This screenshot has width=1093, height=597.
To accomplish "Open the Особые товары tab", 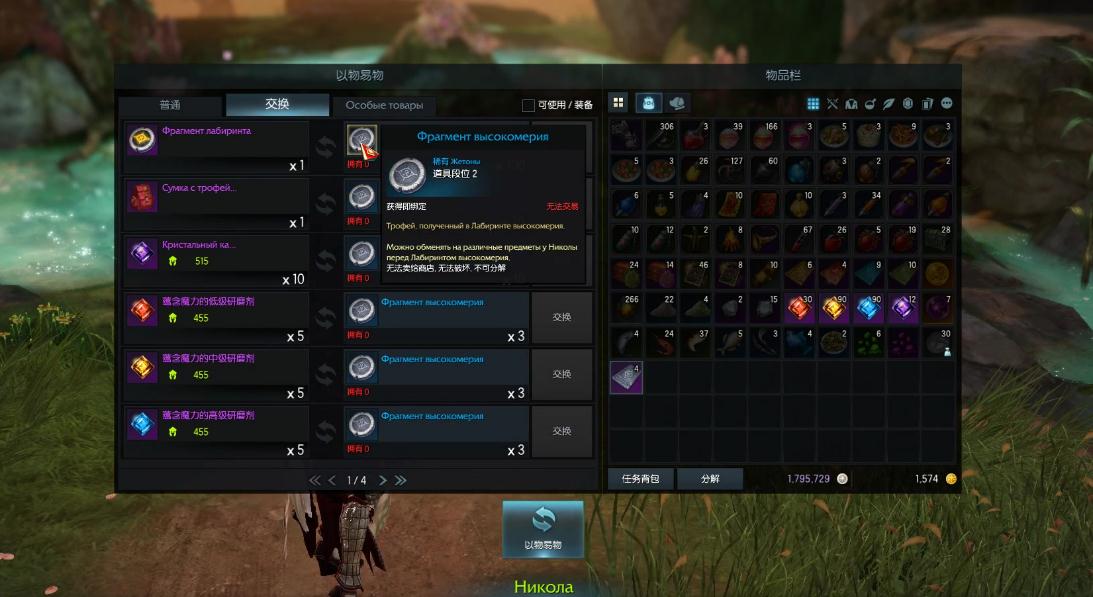I will coord(384,105).
